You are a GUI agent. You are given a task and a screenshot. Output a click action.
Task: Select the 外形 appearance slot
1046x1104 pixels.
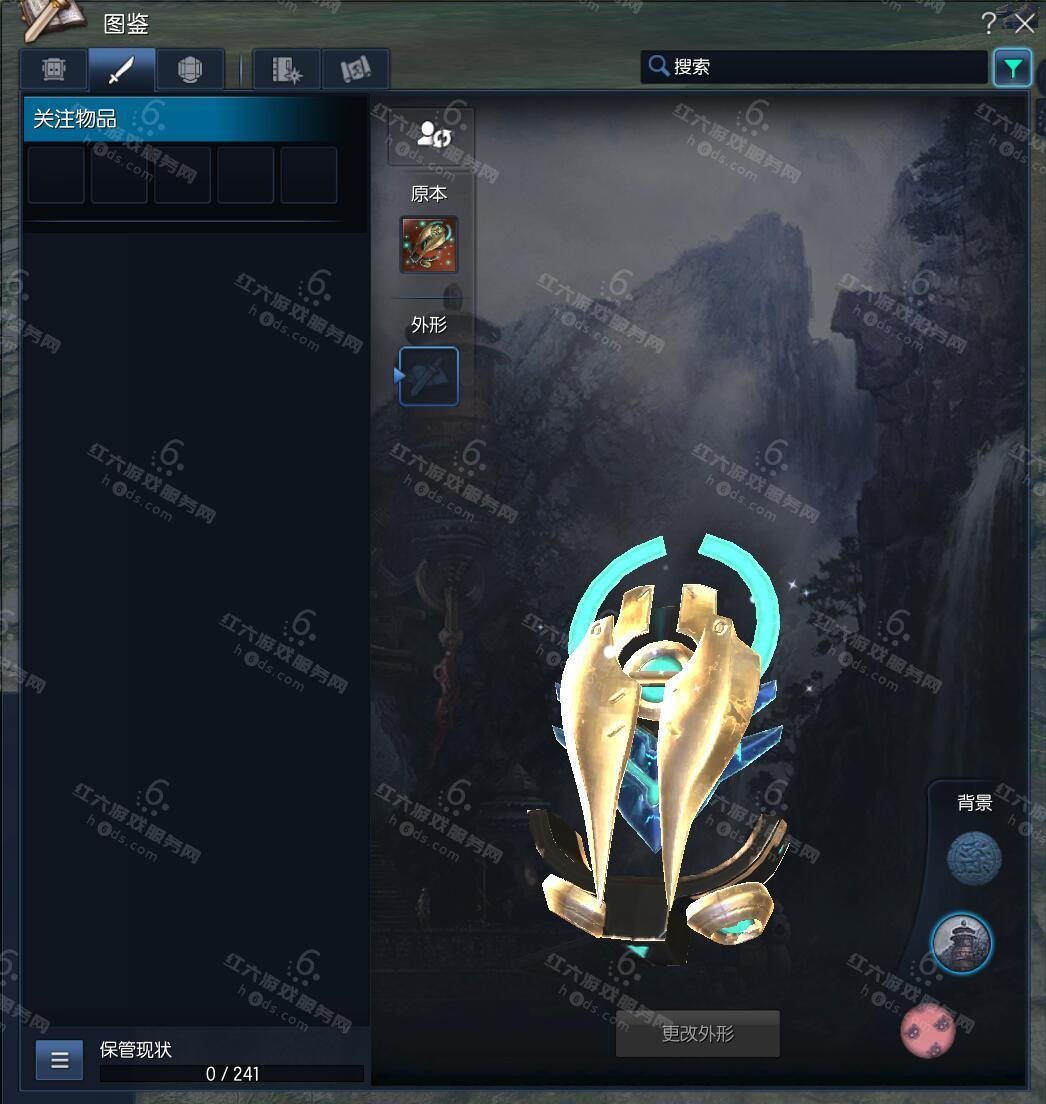pos(429,376)
